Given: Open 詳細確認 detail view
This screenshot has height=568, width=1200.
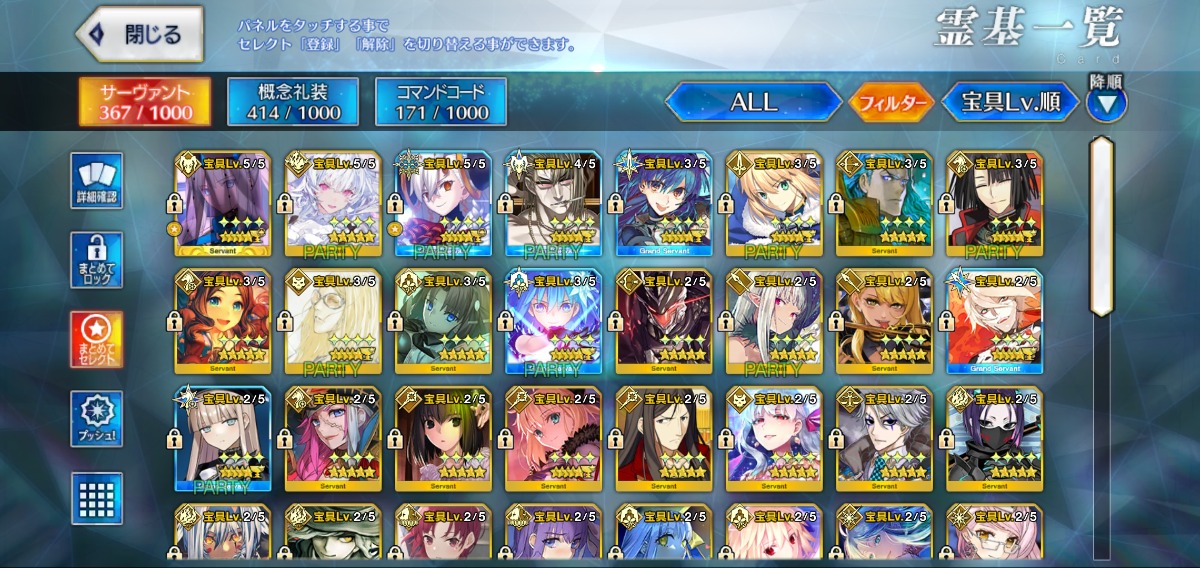Looking at the screenshot, I should click(x=97, y=181).
